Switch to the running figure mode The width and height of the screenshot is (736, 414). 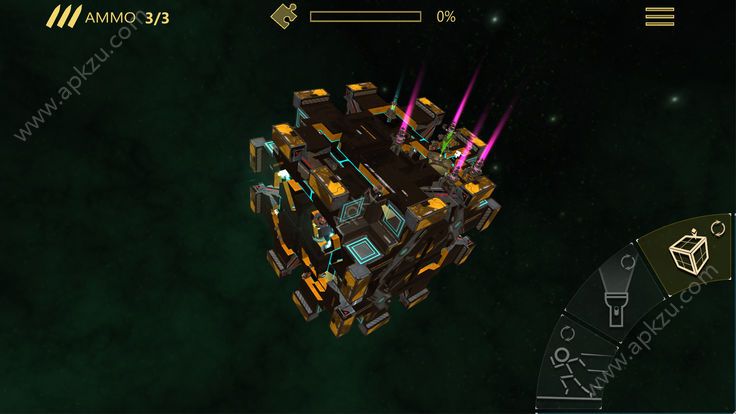point(568,368)
